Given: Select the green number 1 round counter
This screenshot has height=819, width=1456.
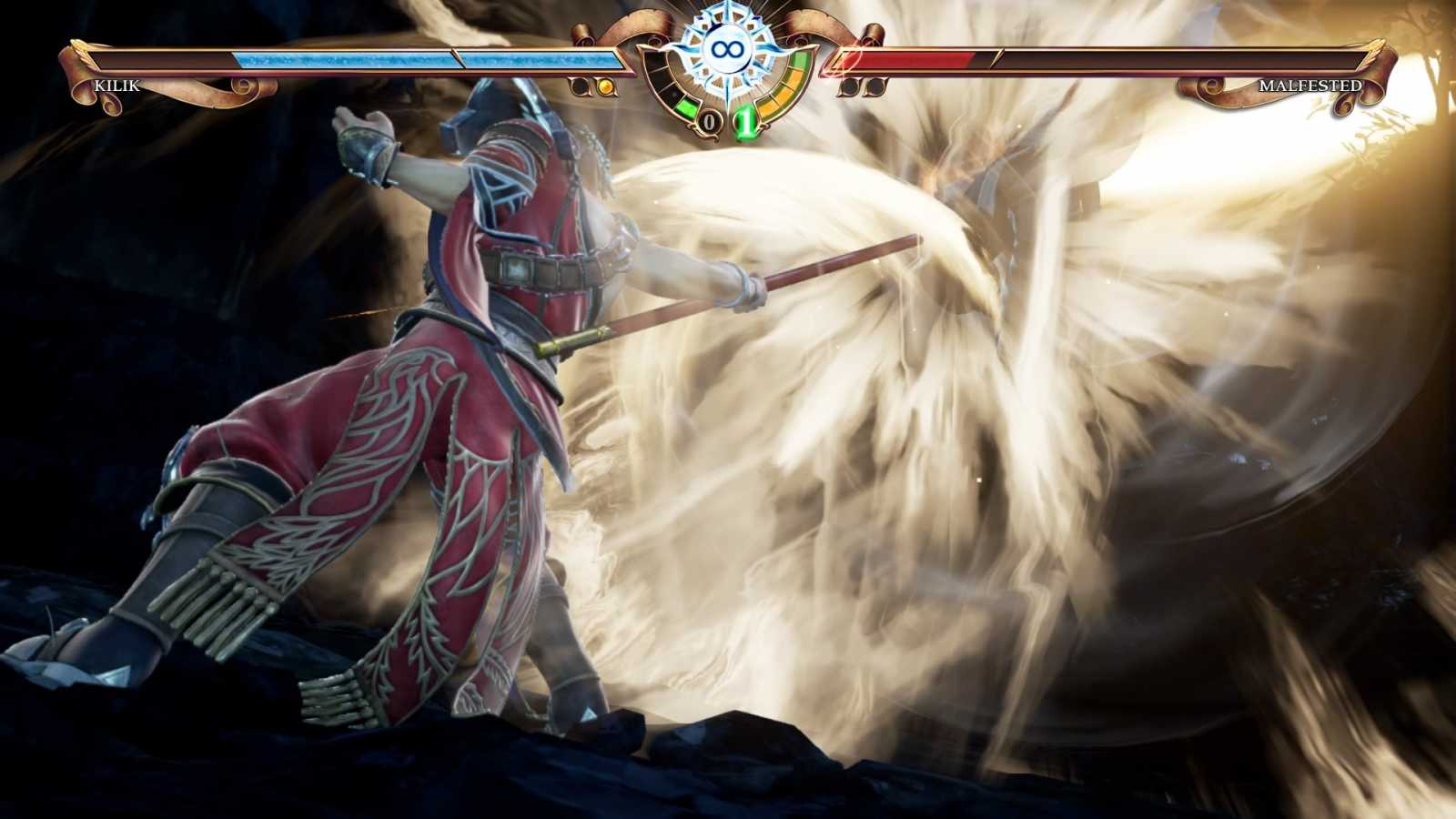Looking at the screenshot, I should (x=744, y=121).
